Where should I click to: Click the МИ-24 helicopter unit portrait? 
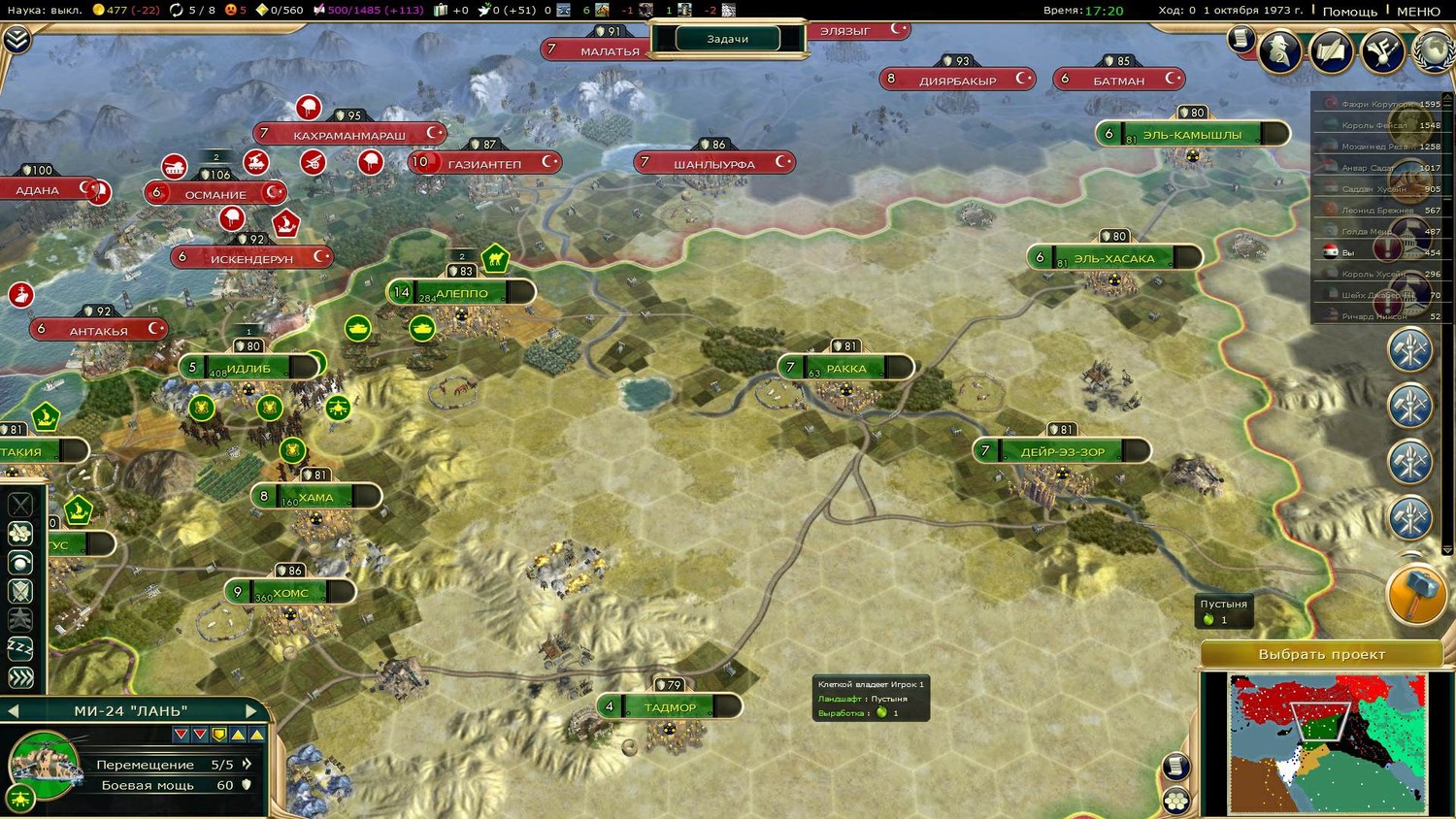[43, 761]
